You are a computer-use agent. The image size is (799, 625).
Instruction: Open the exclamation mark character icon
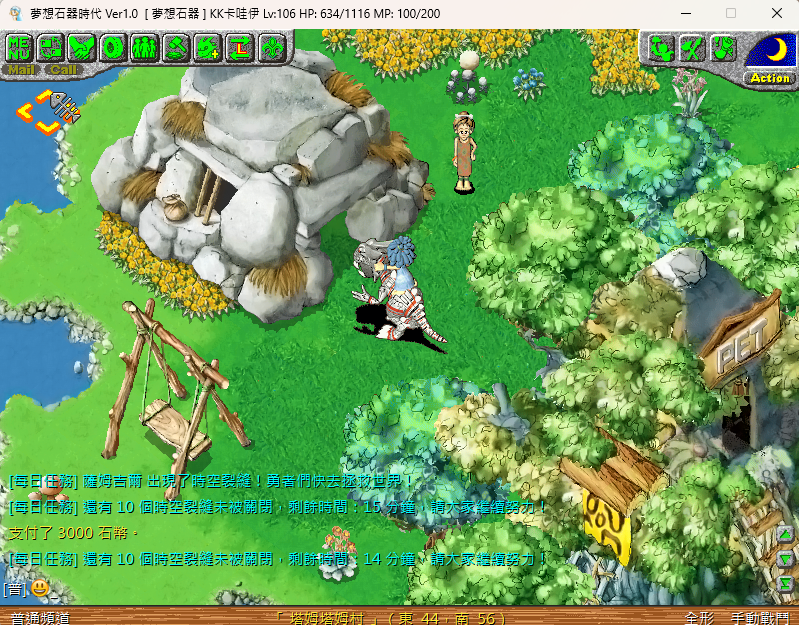pos(723,47)
